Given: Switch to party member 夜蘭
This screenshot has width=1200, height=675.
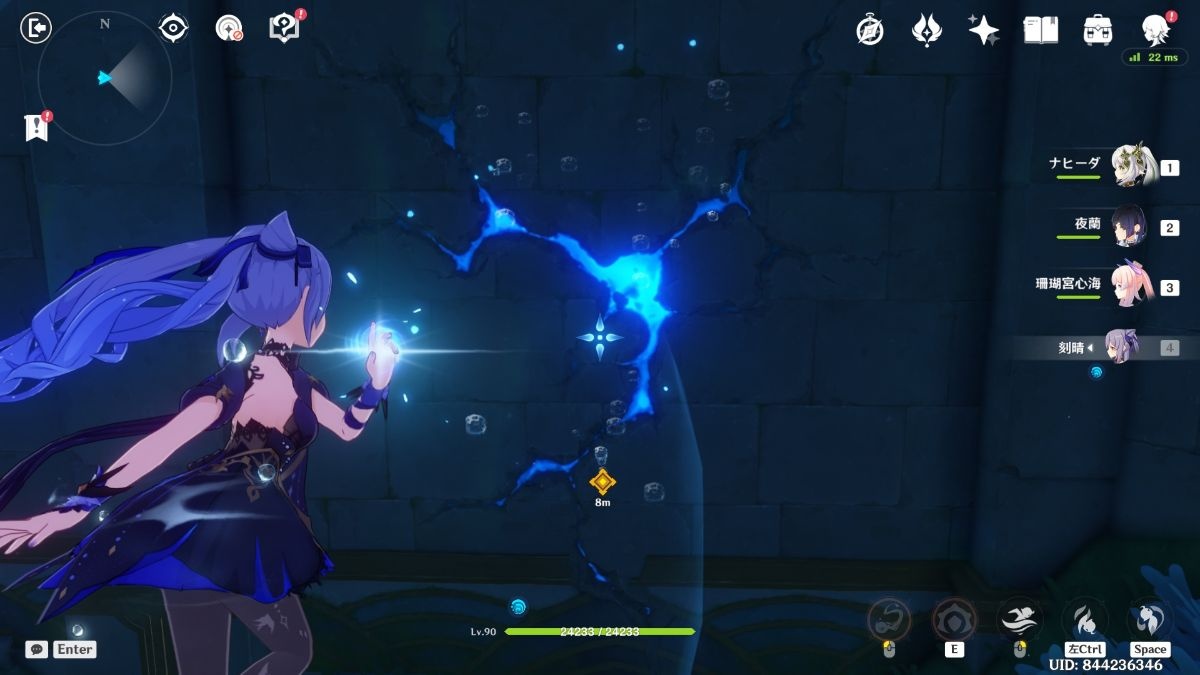Looking at the screenshot, I should click(x=1132, y=226).
